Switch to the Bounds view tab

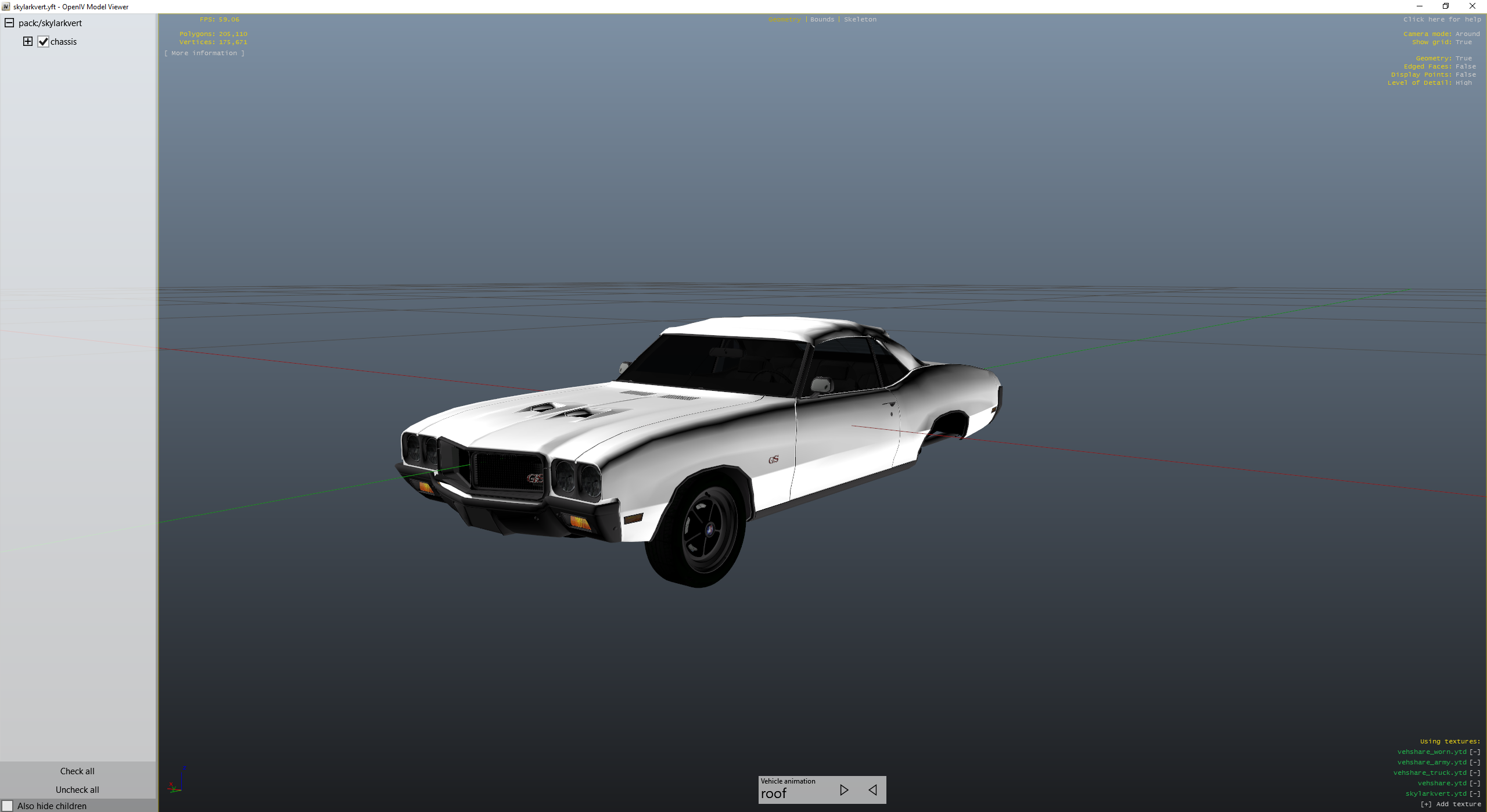coord(821,19)
